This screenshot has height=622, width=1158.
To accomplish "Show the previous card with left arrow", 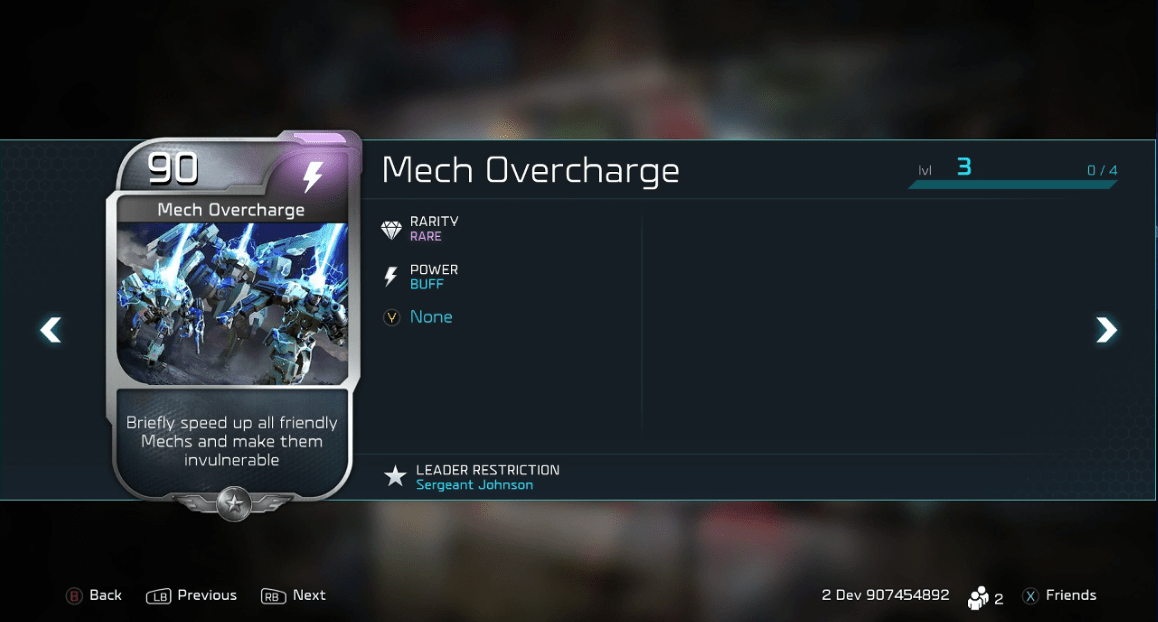I will [x=50, y=329].
